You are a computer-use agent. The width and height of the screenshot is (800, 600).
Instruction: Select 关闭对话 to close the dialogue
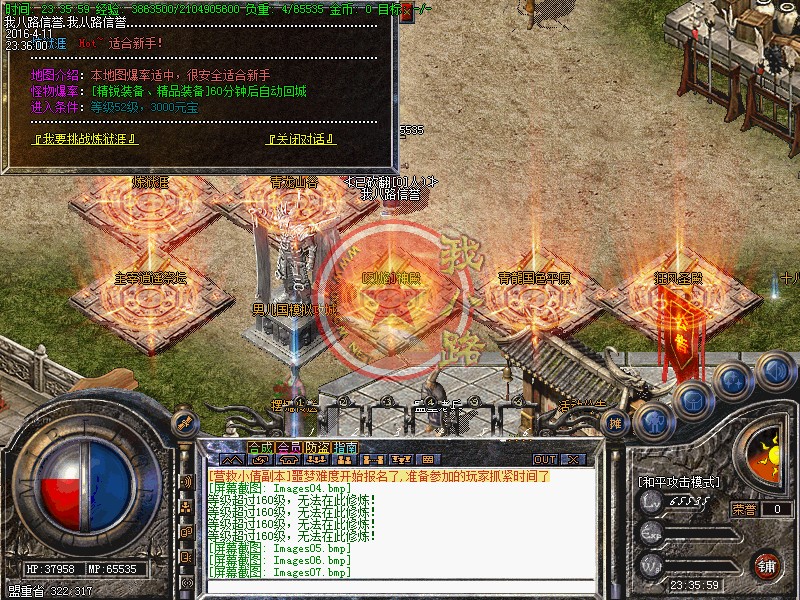[301, 139]
